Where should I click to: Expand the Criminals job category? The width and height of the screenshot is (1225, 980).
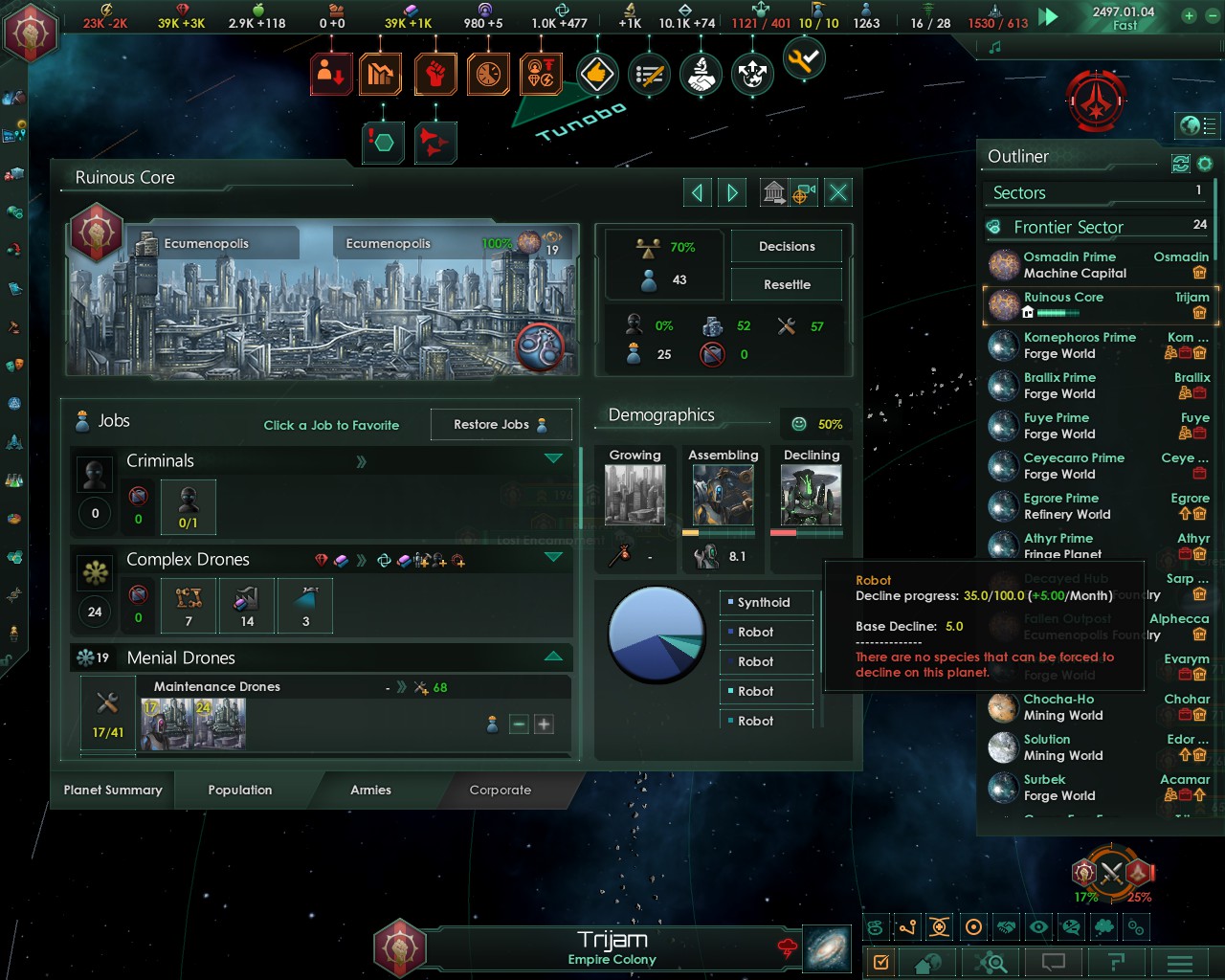[554, 459]
